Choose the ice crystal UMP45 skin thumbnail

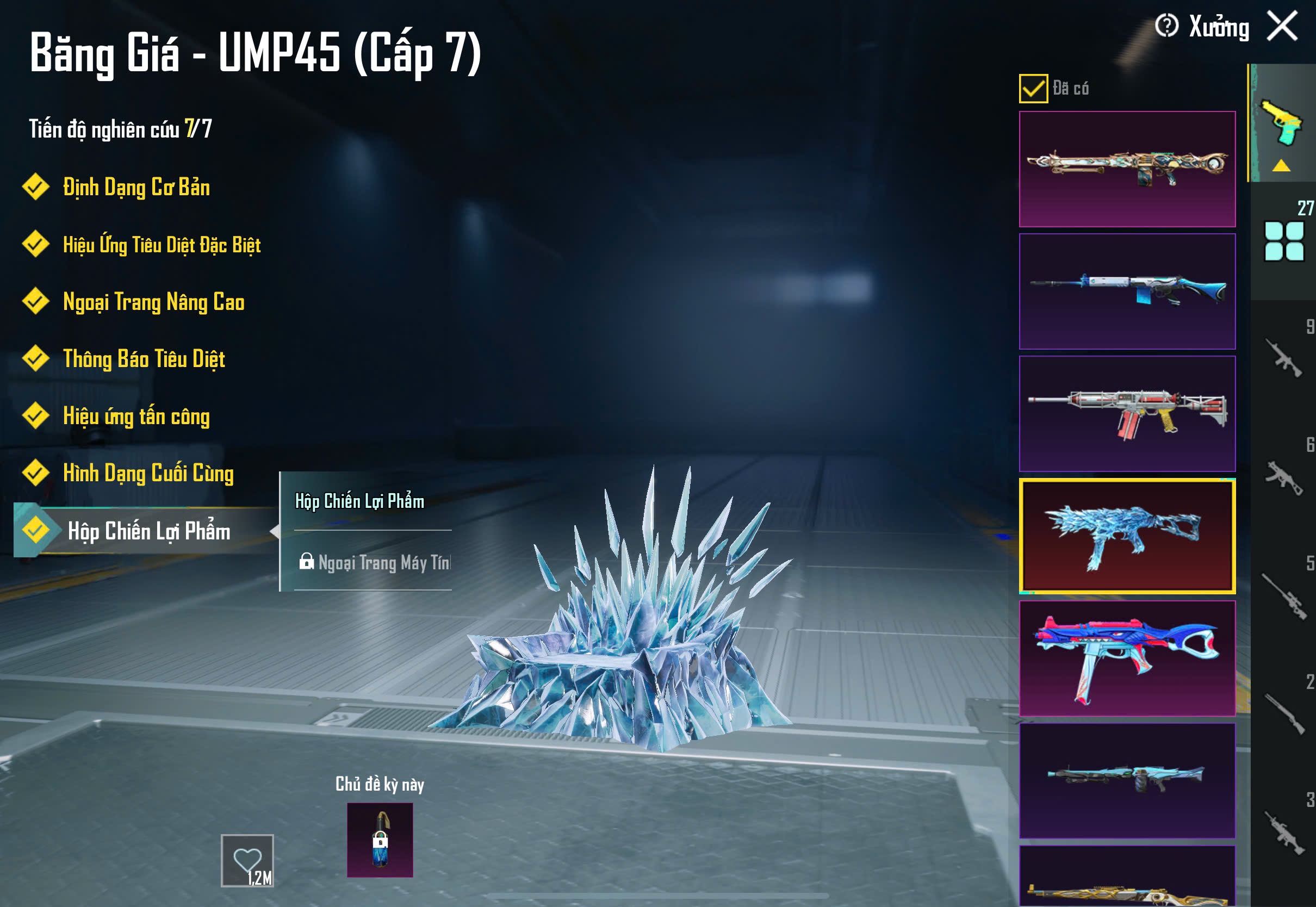click(x=1127, y=535)
